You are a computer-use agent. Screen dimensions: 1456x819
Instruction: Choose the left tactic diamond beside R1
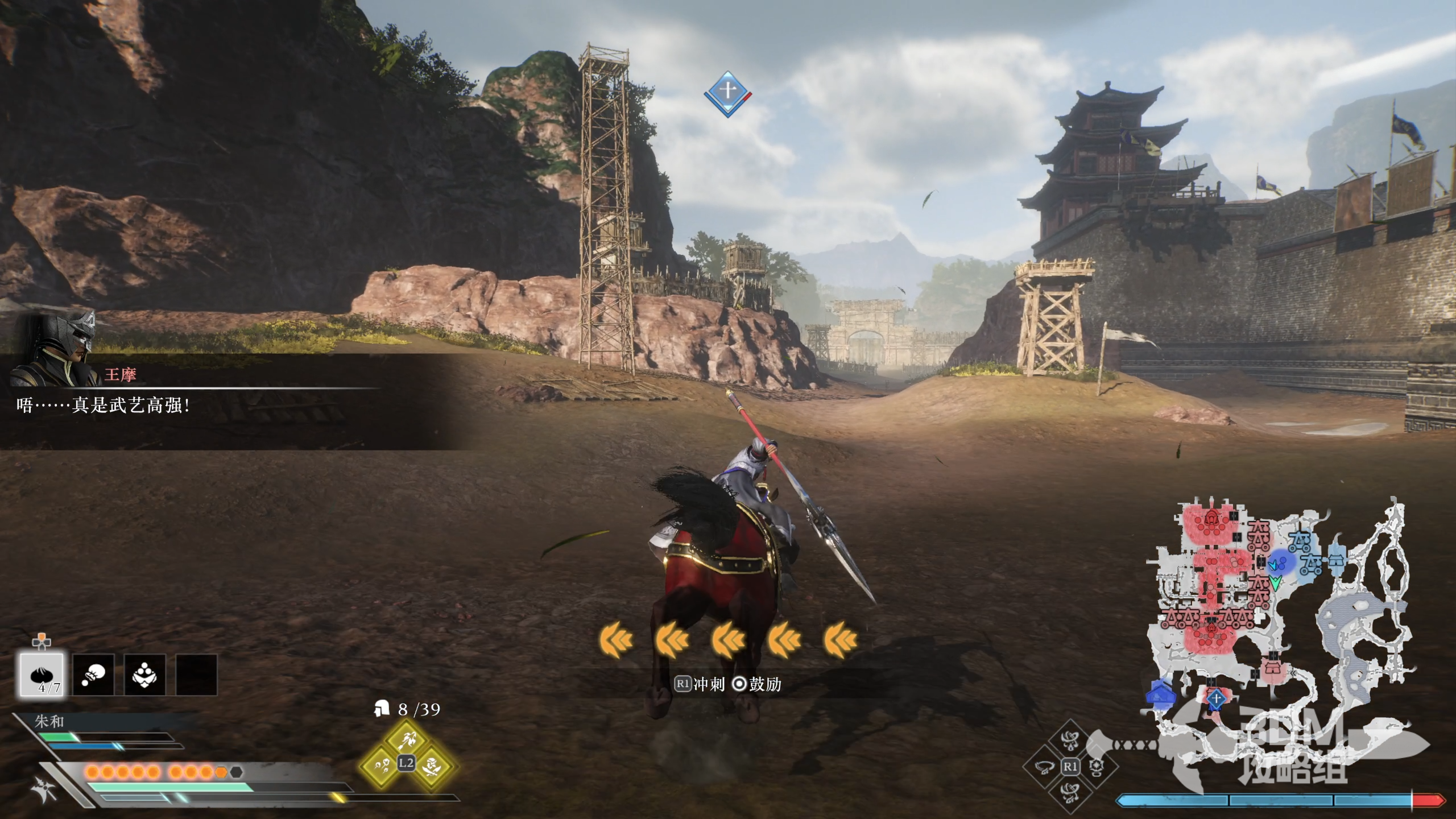coord(1044,767)
